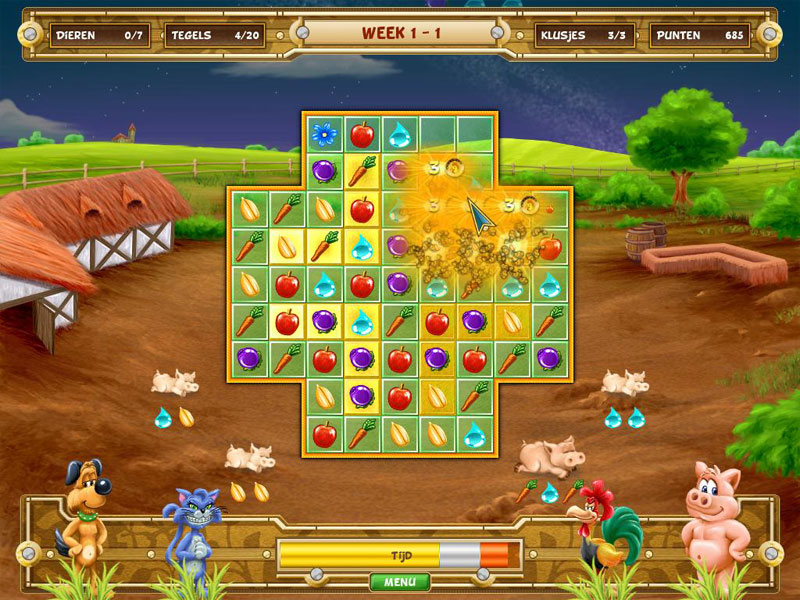Select the blue flower tile
The image size is (800, 600).
(323, 132)
